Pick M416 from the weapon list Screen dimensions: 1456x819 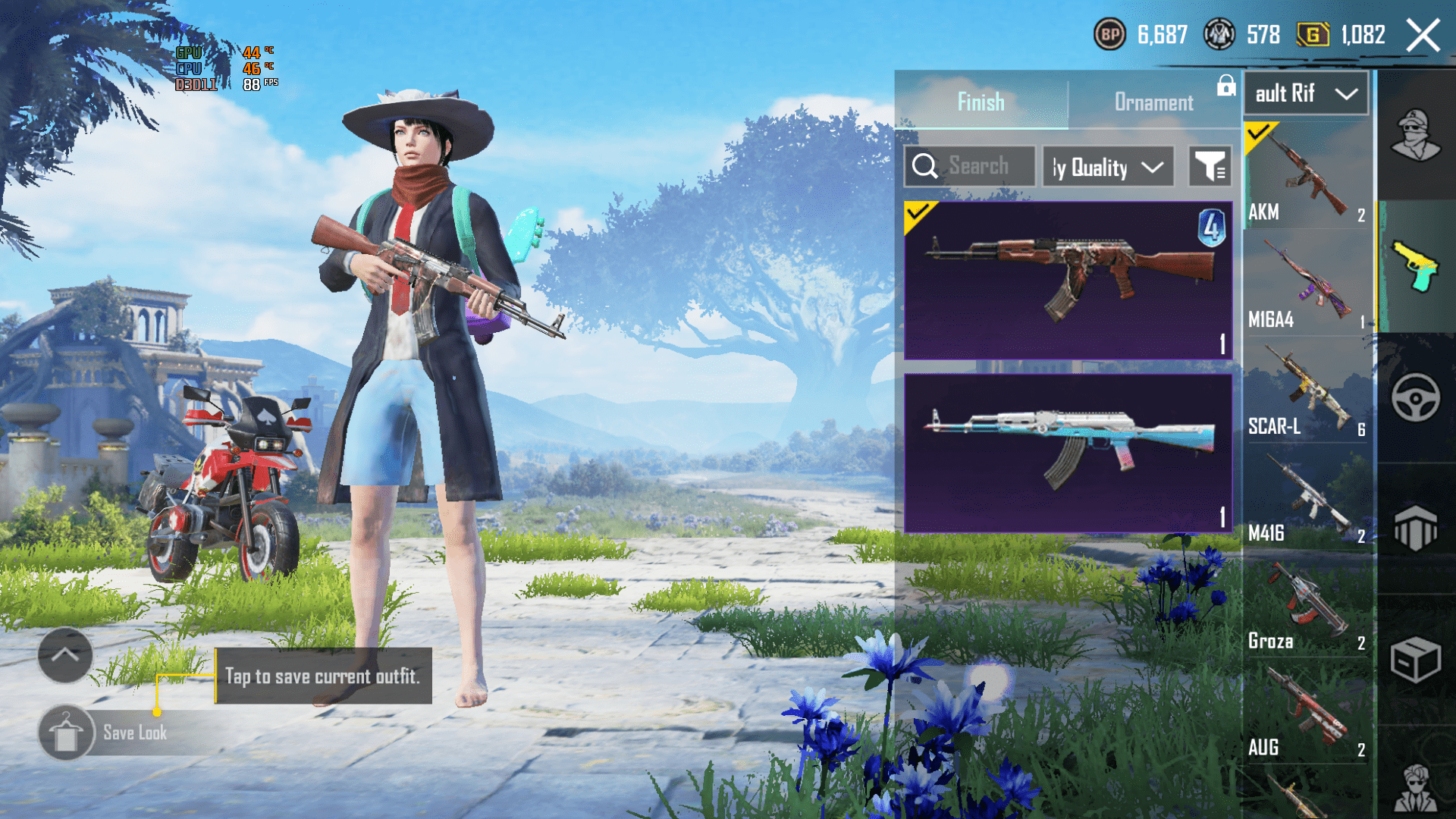point(1306,497)
